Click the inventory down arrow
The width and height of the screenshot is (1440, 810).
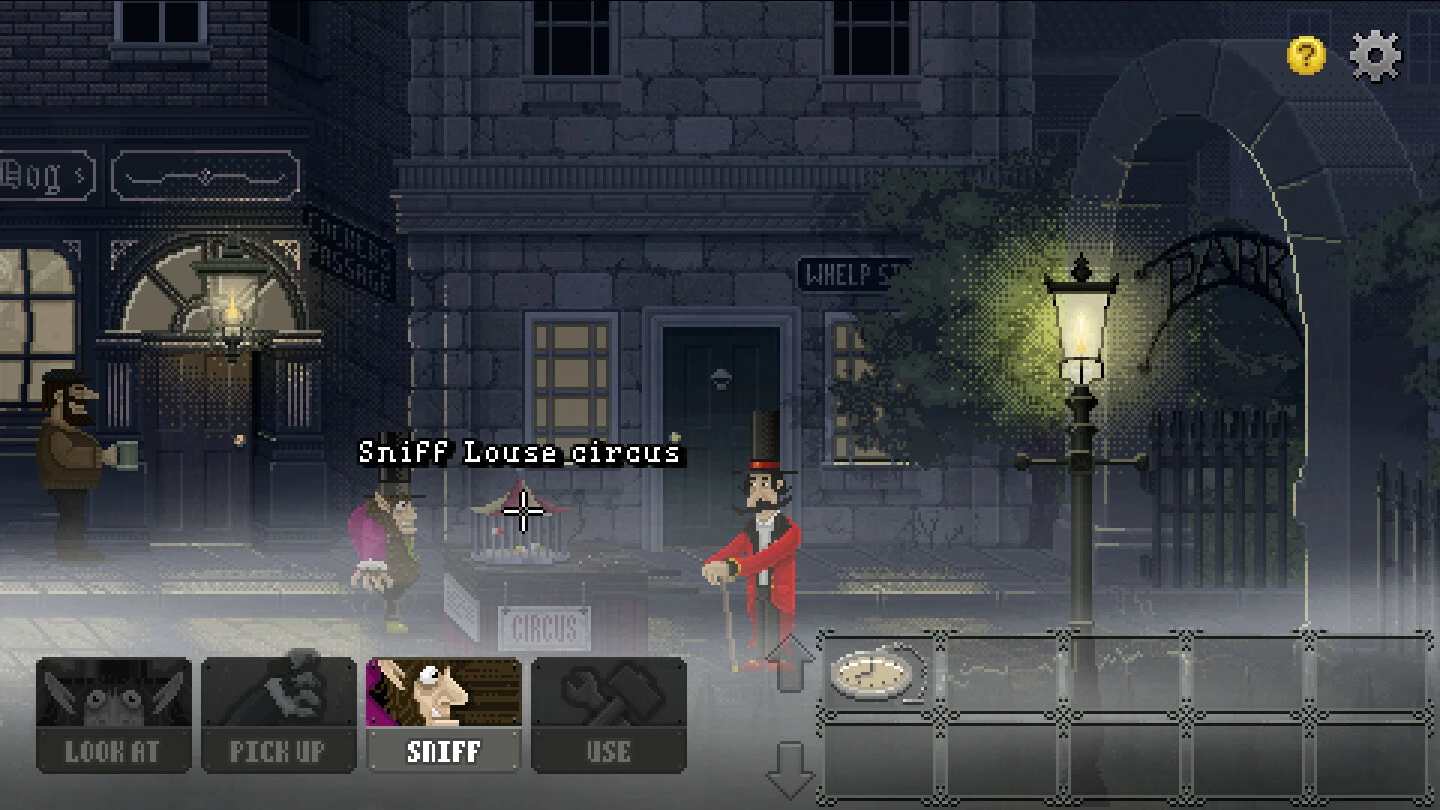coord(790,769)
